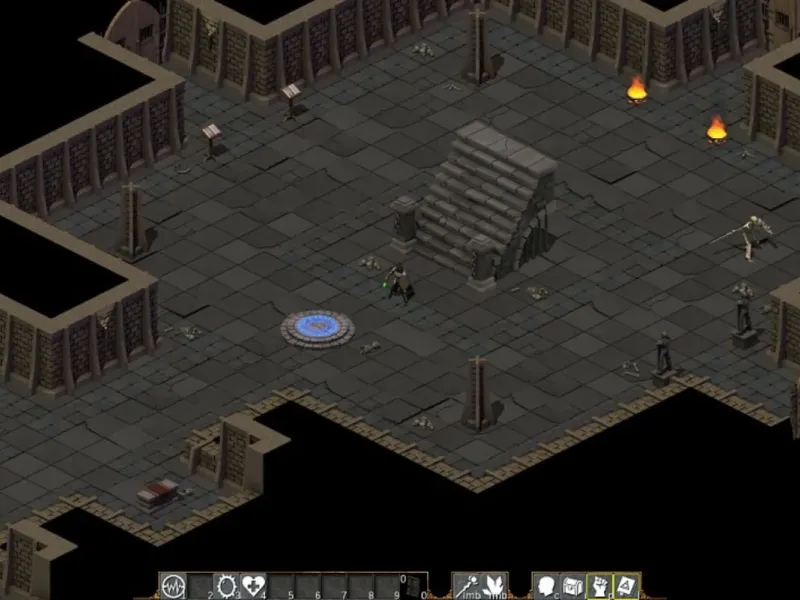This screenshot has height=600, width=800.
Task: Activate the heartbeat pulse ability in slot 1
Action: (x=173, y=586)
